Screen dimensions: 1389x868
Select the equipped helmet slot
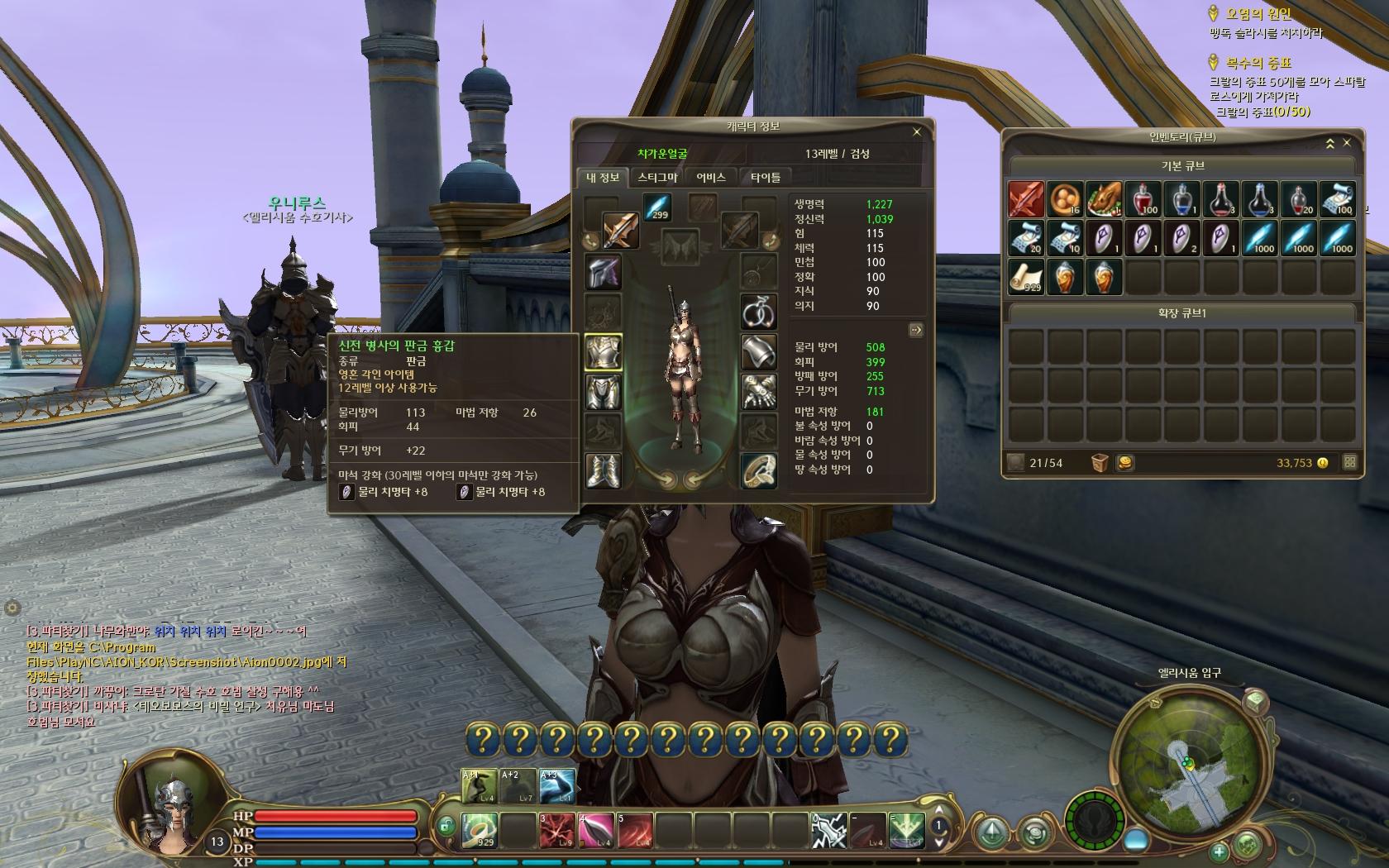click(x=604, y=272)
